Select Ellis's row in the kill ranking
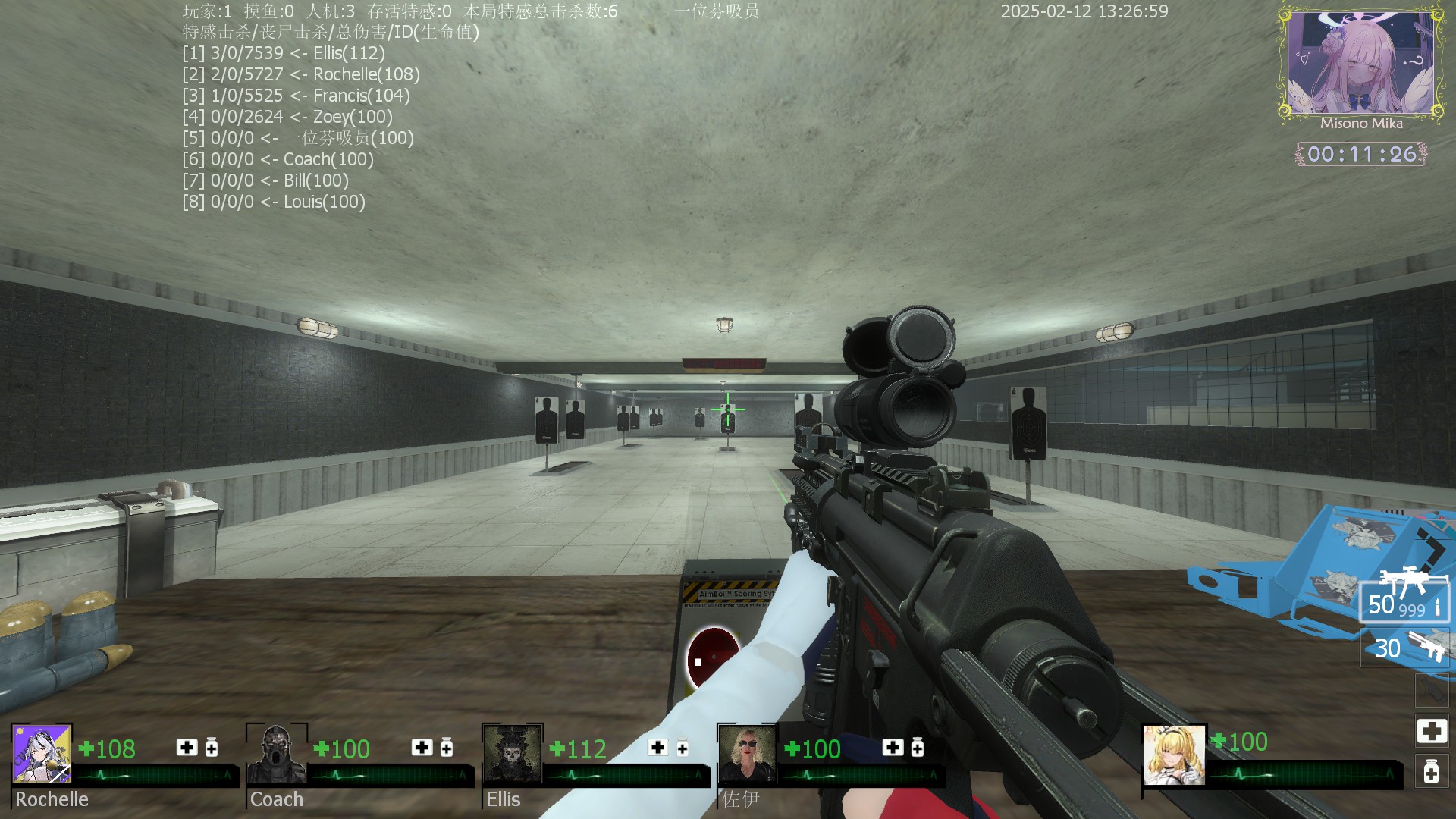Viewport: 1456px width, 819px height. [x=284, y=53]
